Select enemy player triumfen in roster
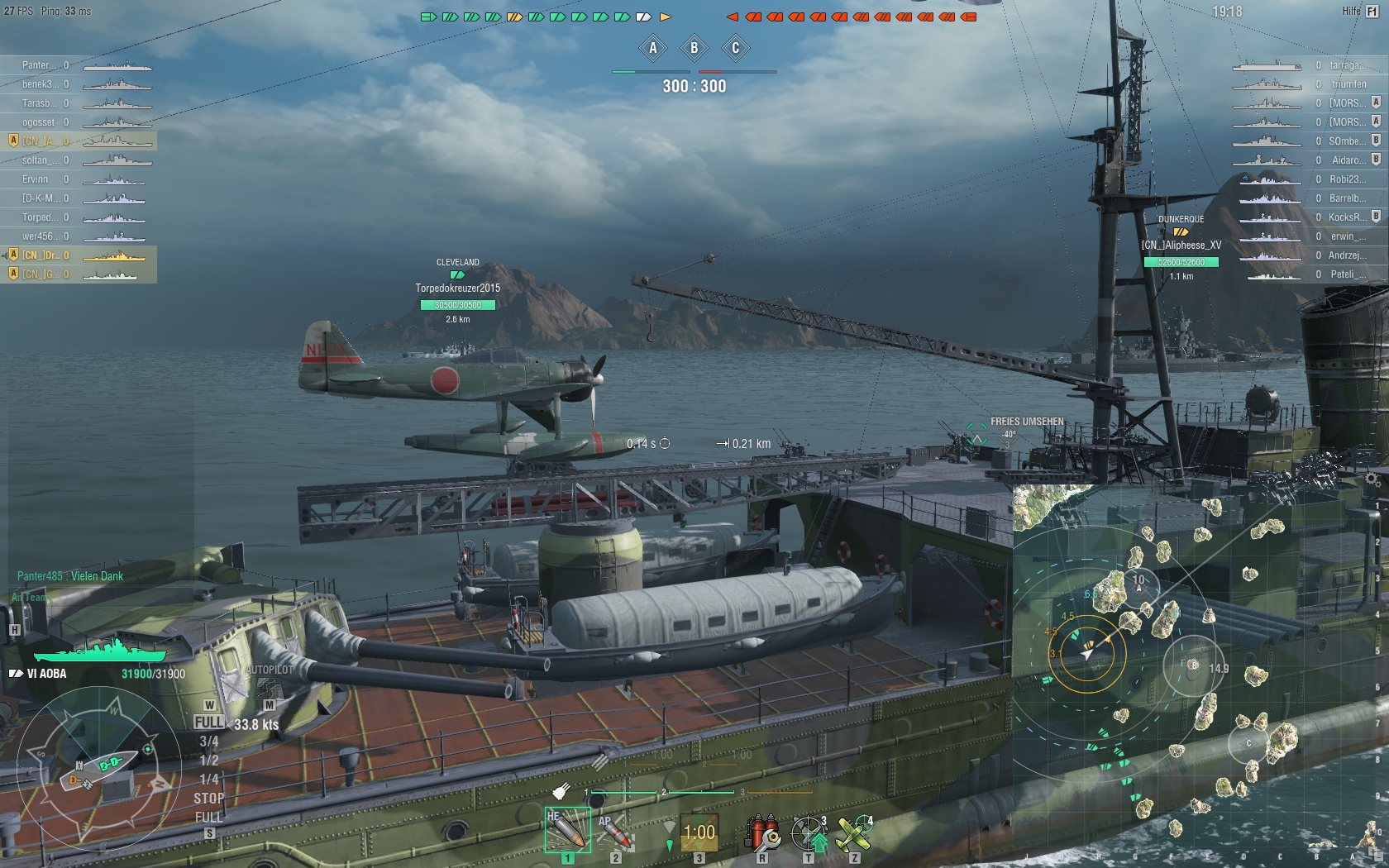 click(1348, 84)
